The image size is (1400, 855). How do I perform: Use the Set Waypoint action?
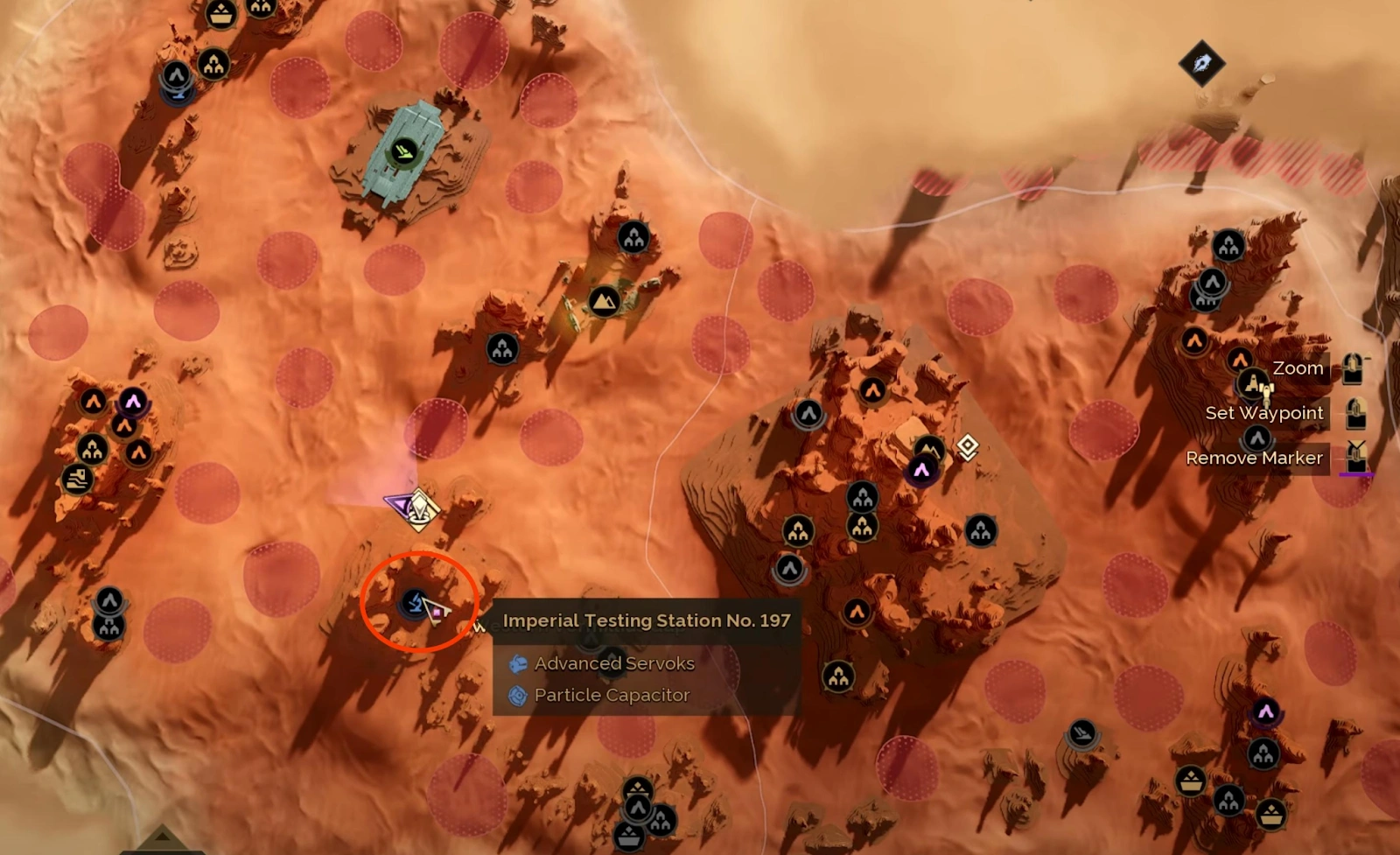[x=1265, y=412]
